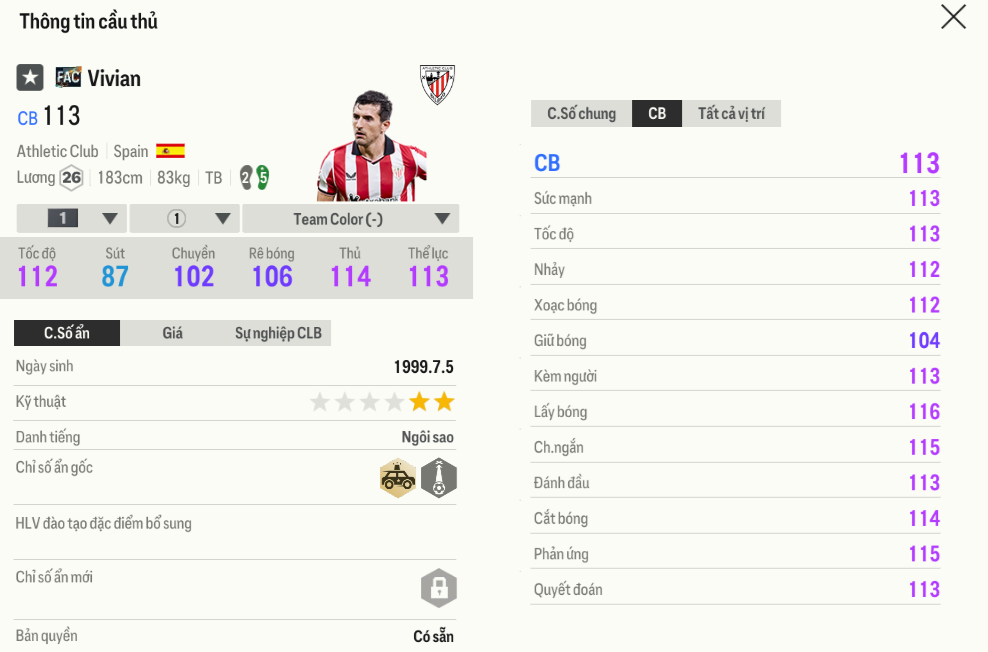The image size is (988, 652).
Task: Click the locked new hidden stat slot
Action: 438,589
